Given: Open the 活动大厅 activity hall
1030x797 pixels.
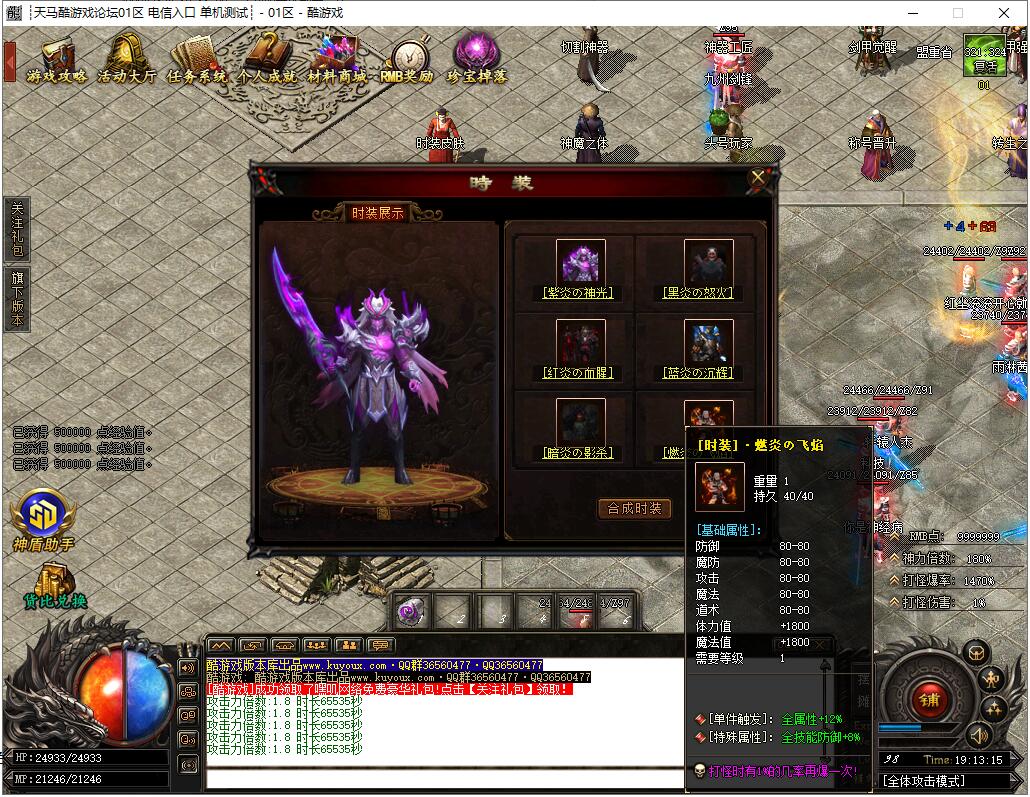Looking at the screenshot, I should point(127,58).
